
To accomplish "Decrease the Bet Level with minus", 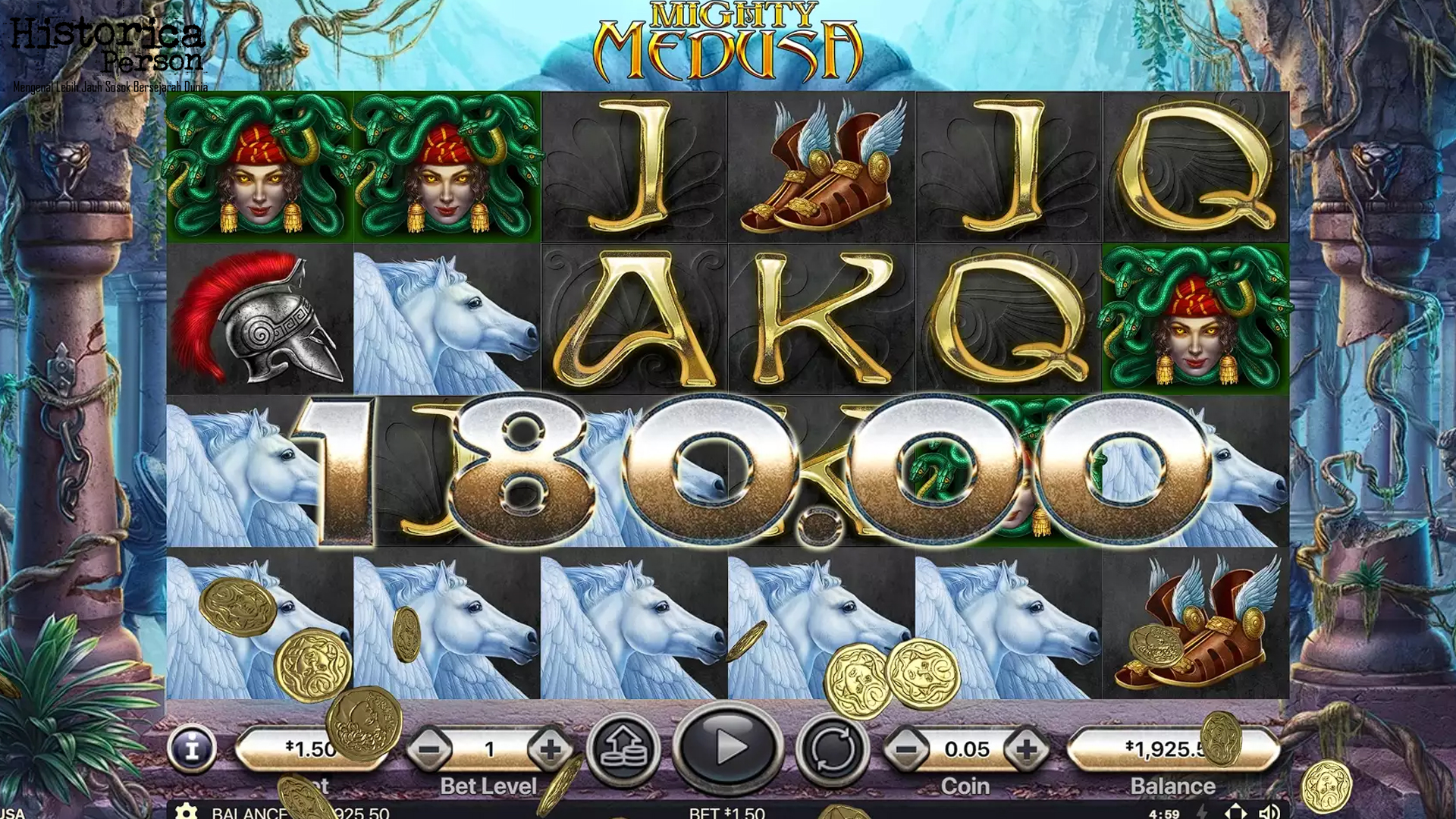I will 432,747.
